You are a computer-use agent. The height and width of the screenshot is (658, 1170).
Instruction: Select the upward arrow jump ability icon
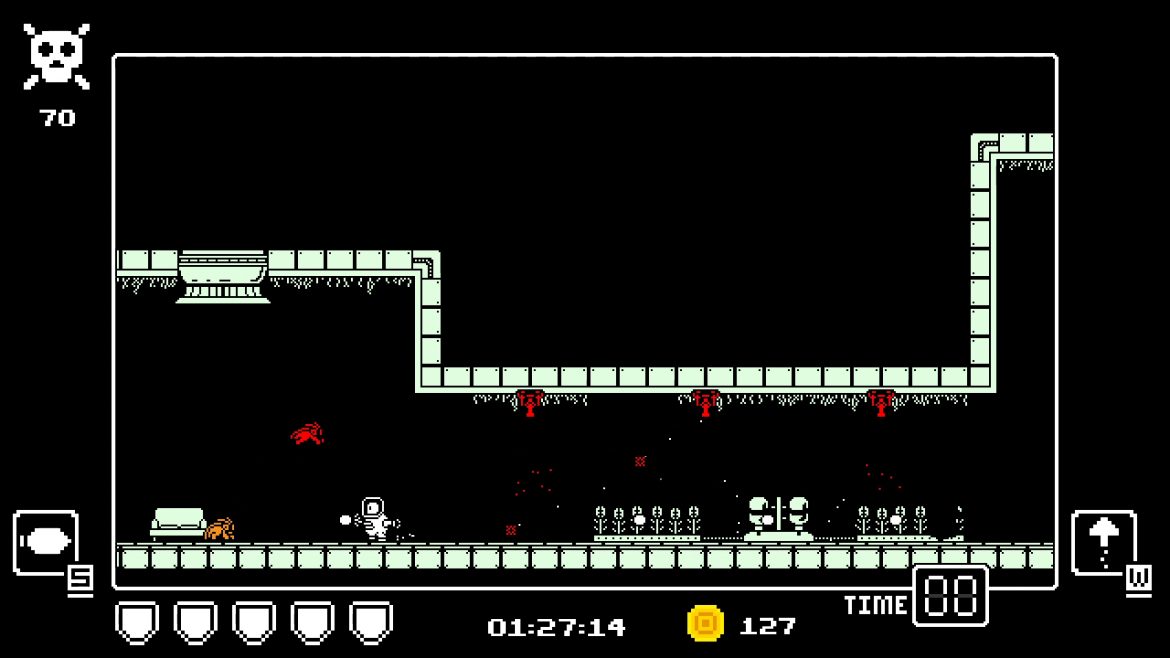tap(1103, 543)
